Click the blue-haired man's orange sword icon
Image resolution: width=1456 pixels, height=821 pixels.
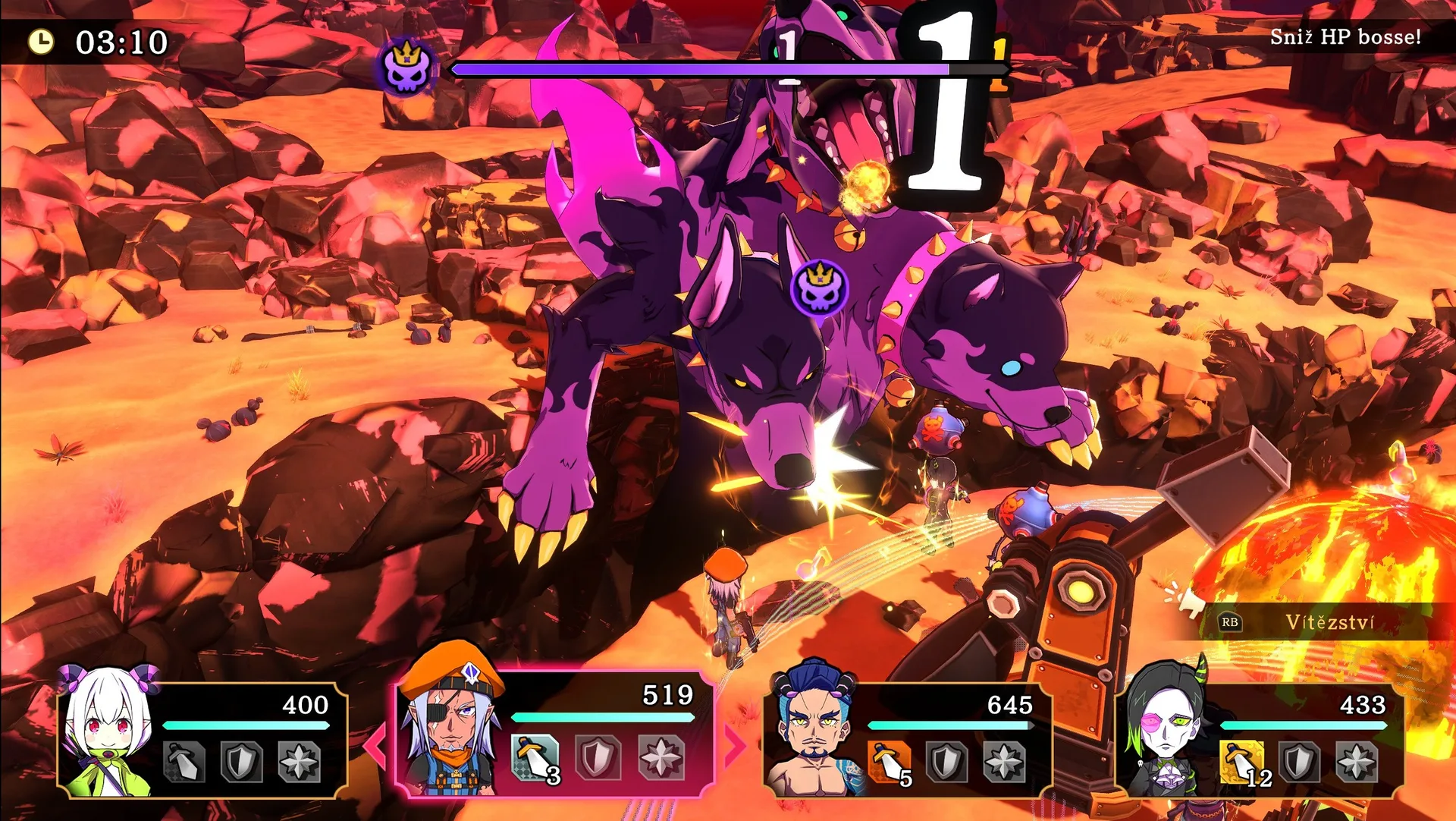point(890,762)
